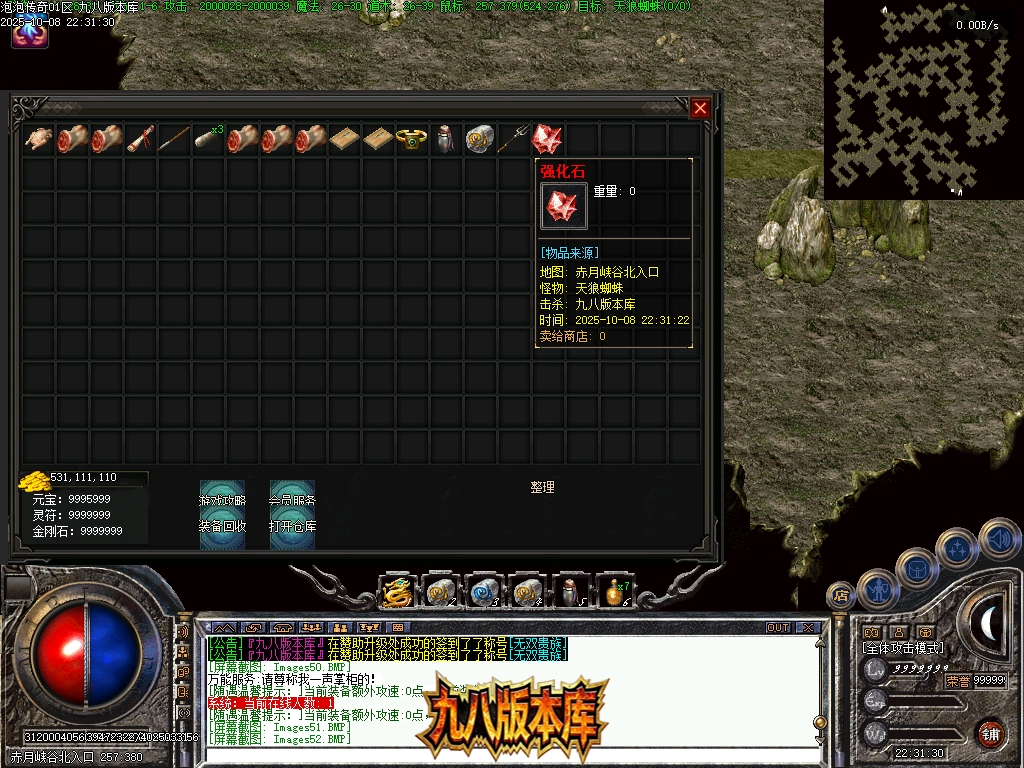Click the red 铺 stall button
1024x768 pixels.
(990, 733)
